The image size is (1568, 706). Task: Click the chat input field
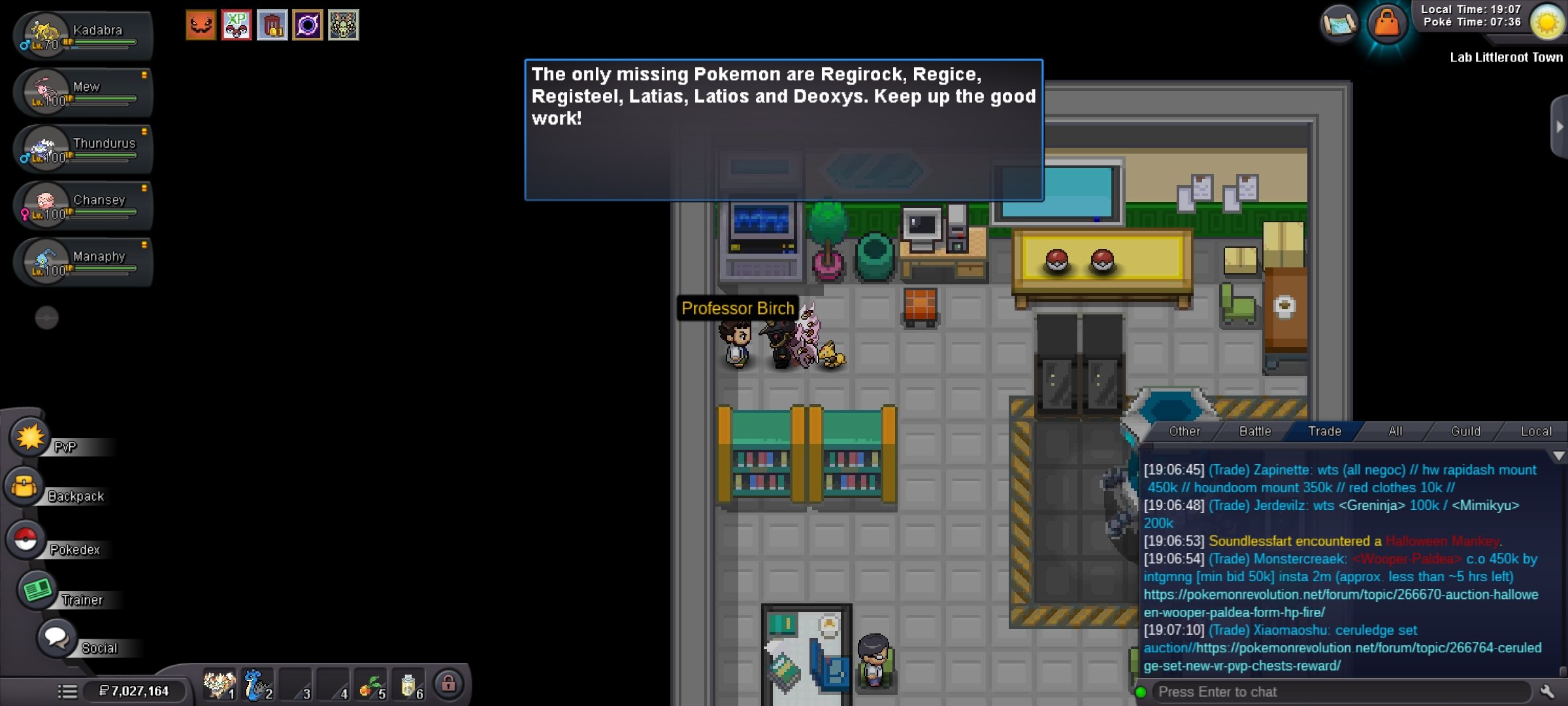click(x=1339, y=692)
